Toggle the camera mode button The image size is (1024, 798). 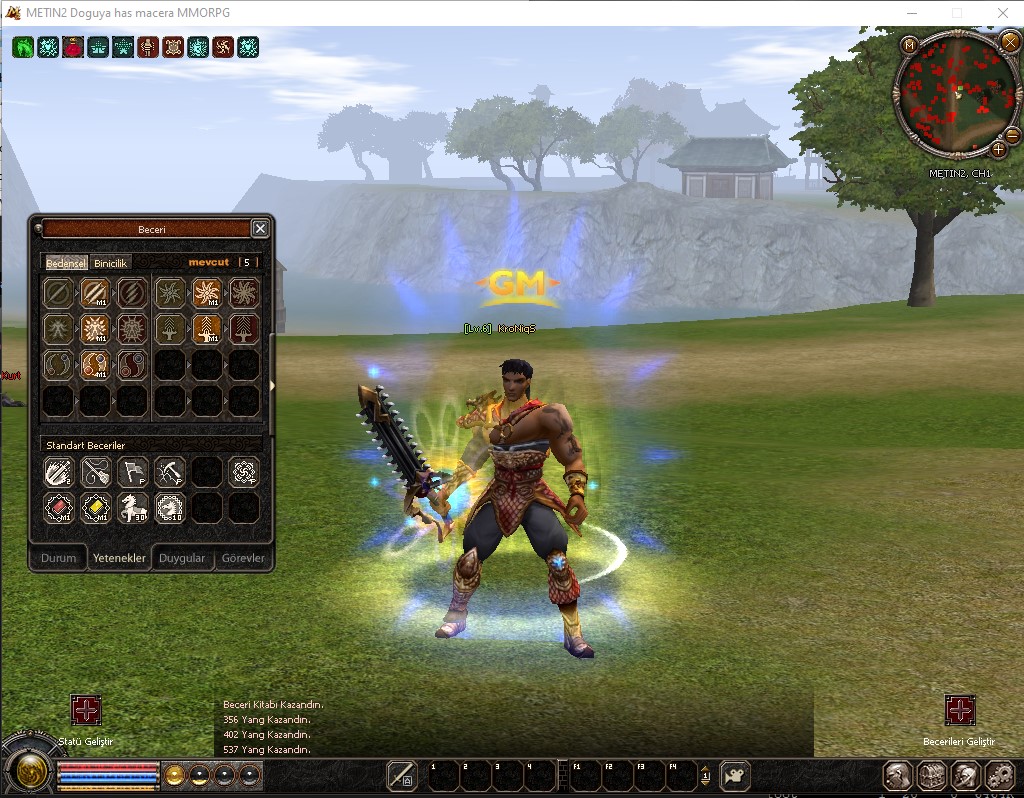[735, 775]
